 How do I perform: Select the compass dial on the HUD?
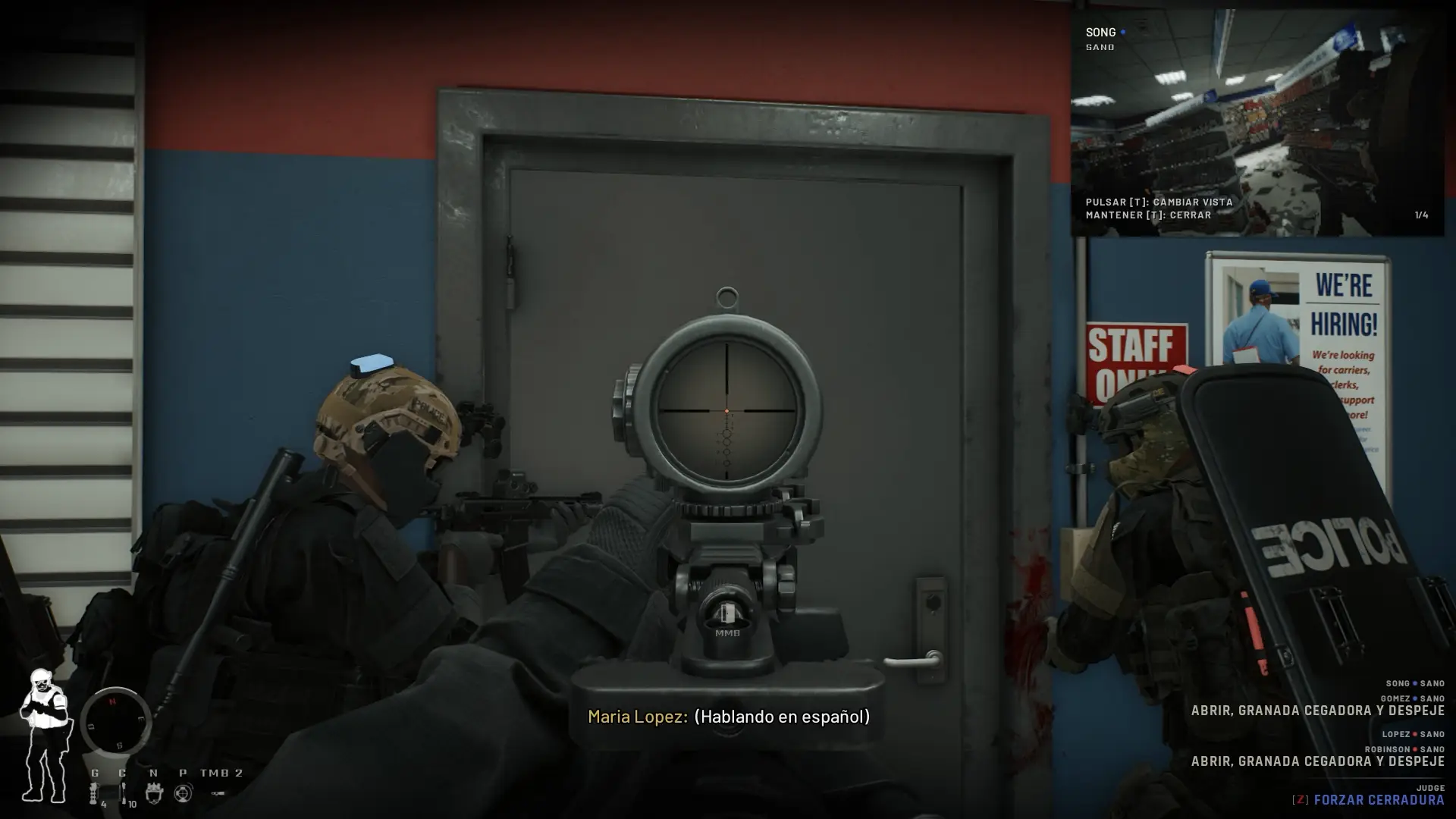coord(115,722)
